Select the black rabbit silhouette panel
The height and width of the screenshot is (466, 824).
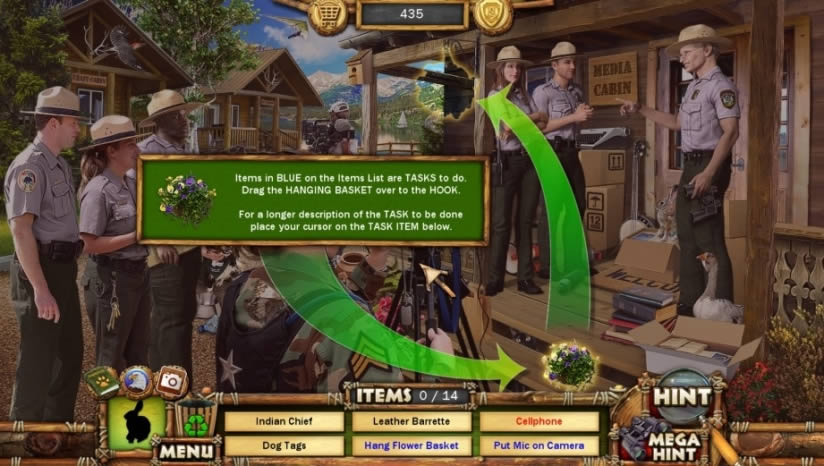(x=136, y=424)
